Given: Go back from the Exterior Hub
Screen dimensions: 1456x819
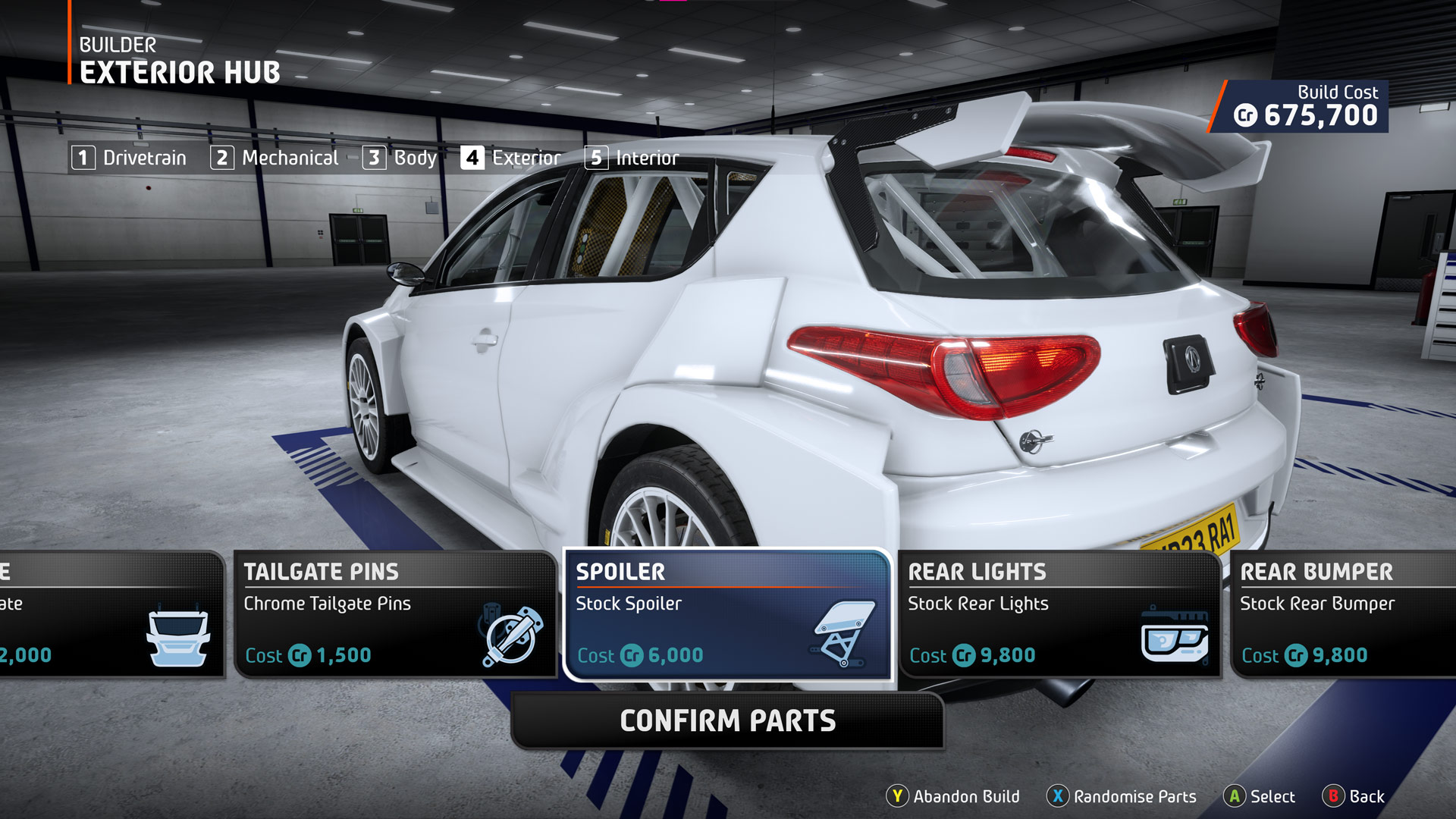Looking at the screenshot, I should (1354, 796).
